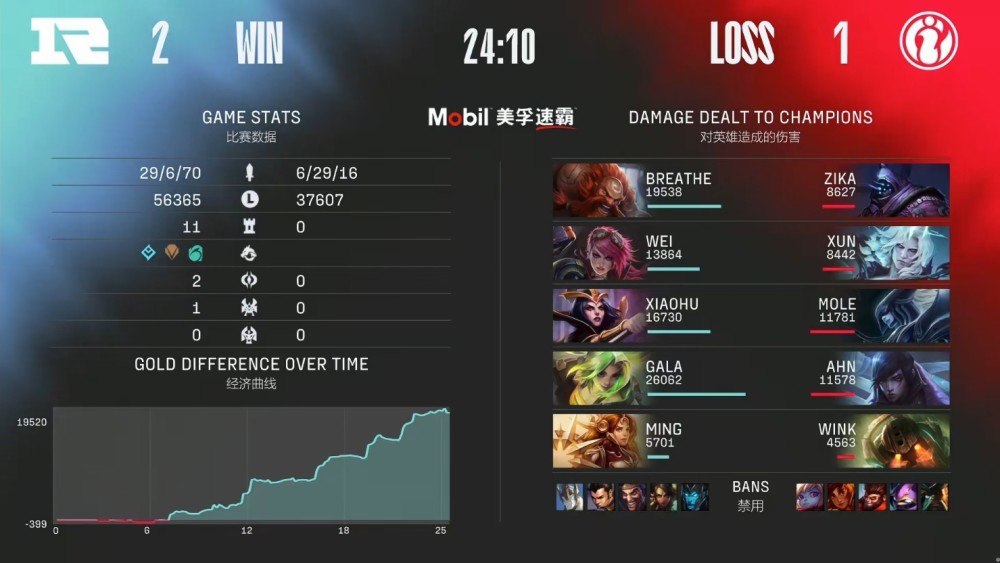
Task: Click the winning team's logo
Action: tap(69, 42)
